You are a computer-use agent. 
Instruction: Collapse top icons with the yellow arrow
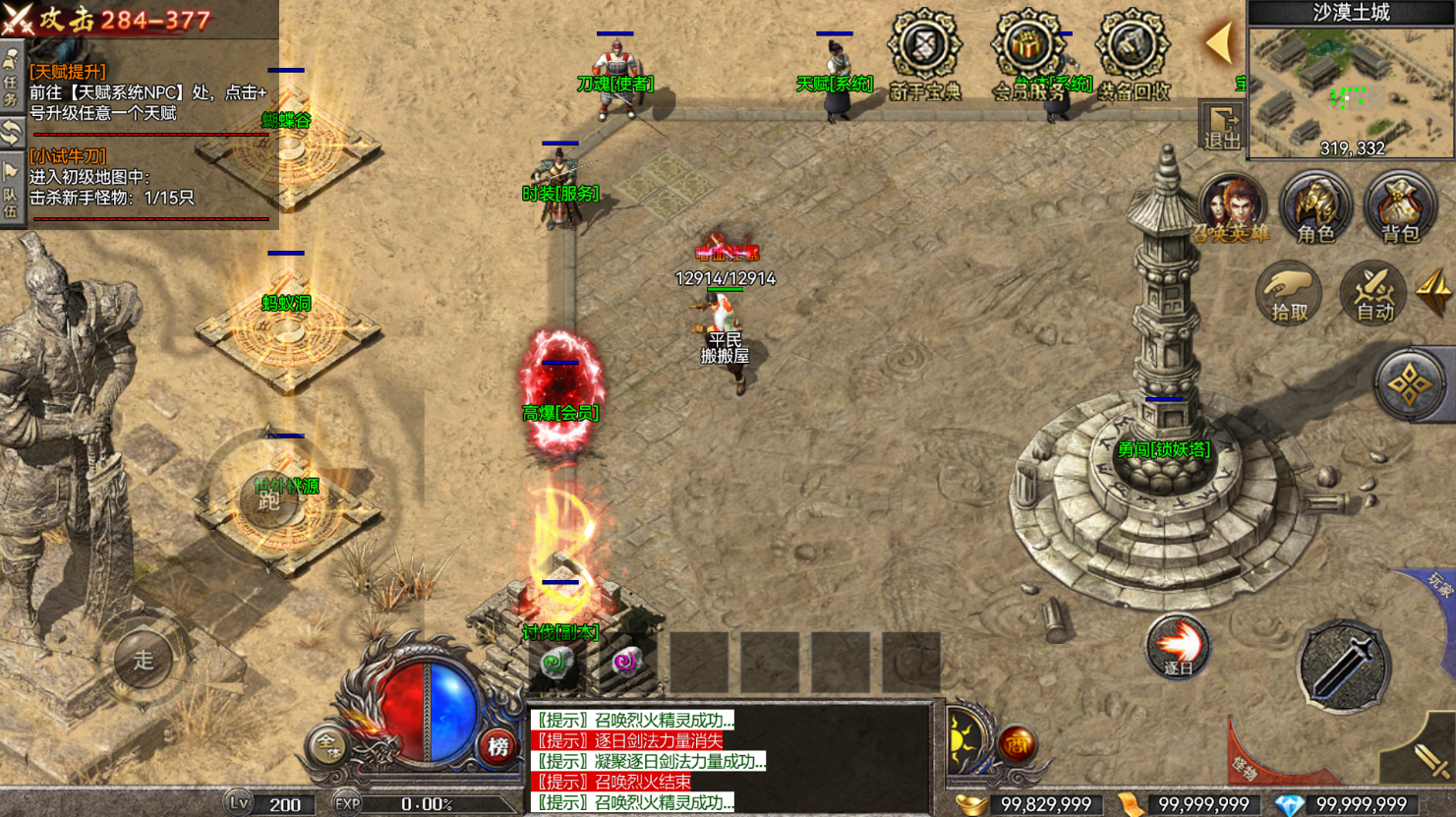[x=1219, y=43]
